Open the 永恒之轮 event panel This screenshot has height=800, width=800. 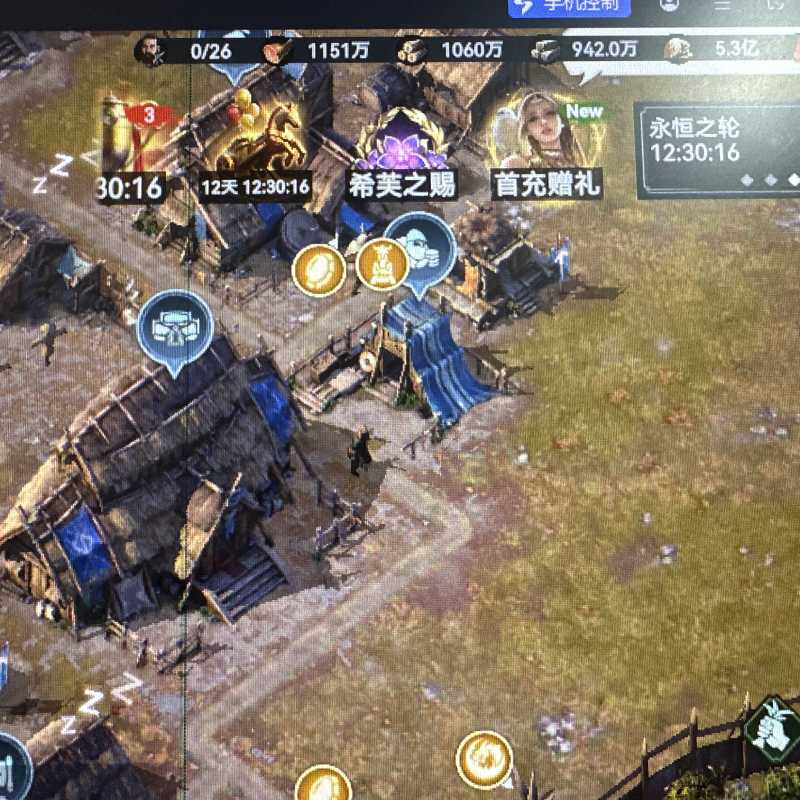tap(718, 150)
